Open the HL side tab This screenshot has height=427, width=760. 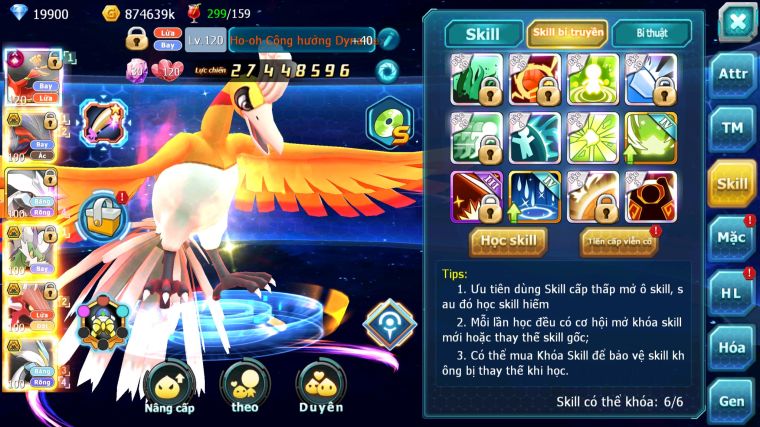tap(732, 292)
